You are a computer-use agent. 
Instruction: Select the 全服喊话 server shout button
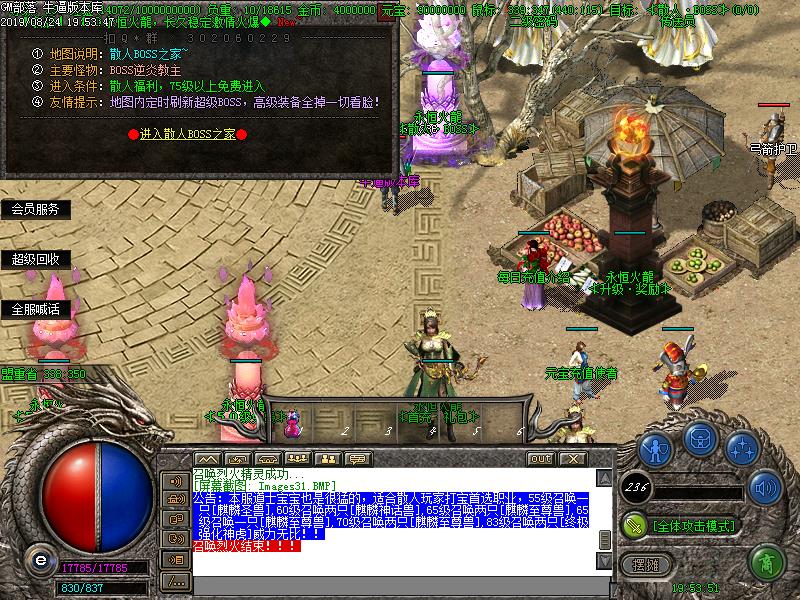(36, 309)
